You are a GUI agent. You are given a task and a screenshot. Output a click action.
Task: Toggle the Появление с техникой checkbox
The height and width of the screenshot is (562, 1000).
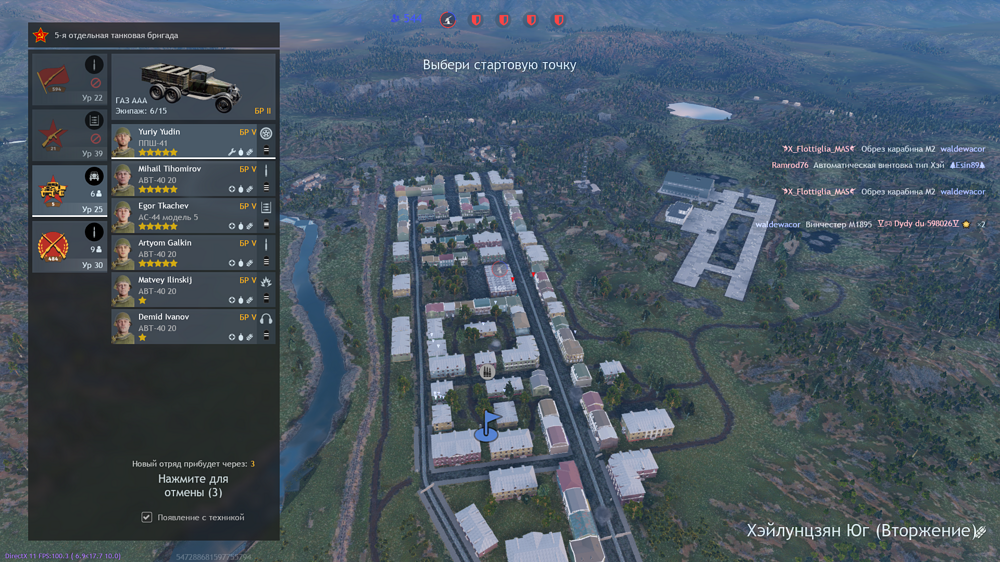pyautogui.click(x=147, y=517)
